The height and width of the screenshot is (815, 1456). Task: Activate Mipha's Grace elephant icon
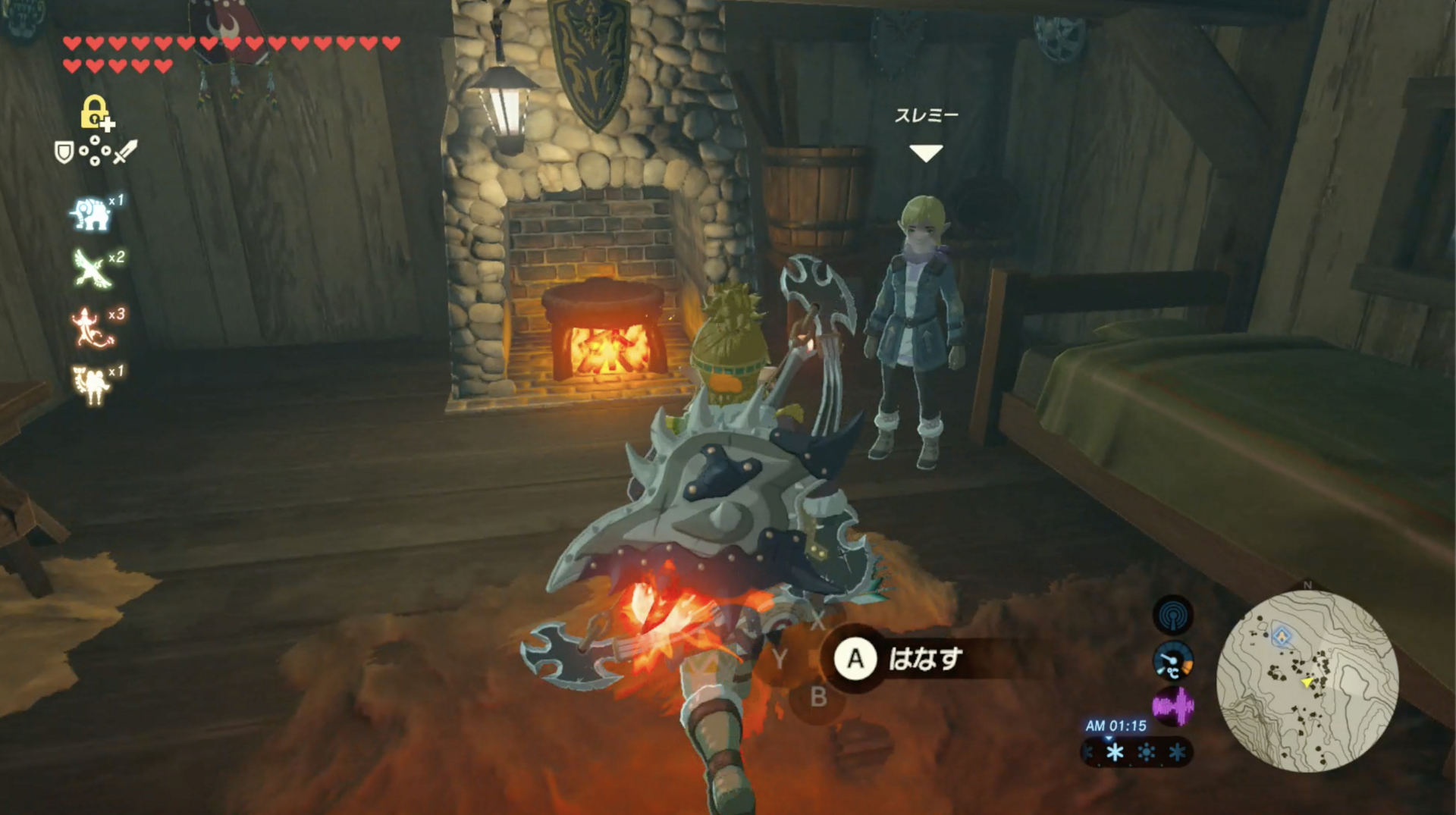(90, 215)
